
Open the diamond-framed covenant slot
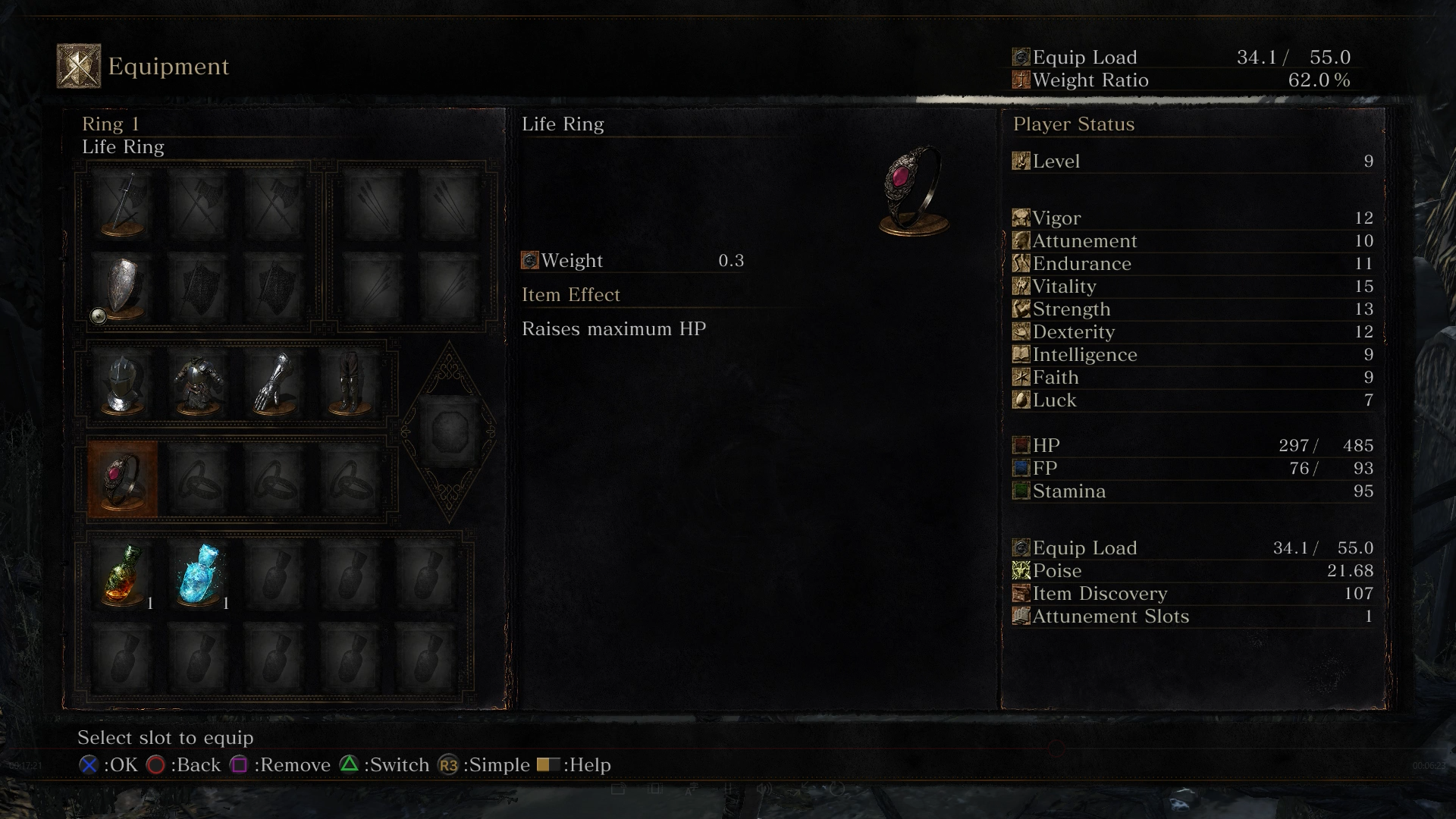pyautogui.click(x=449, y=432)
